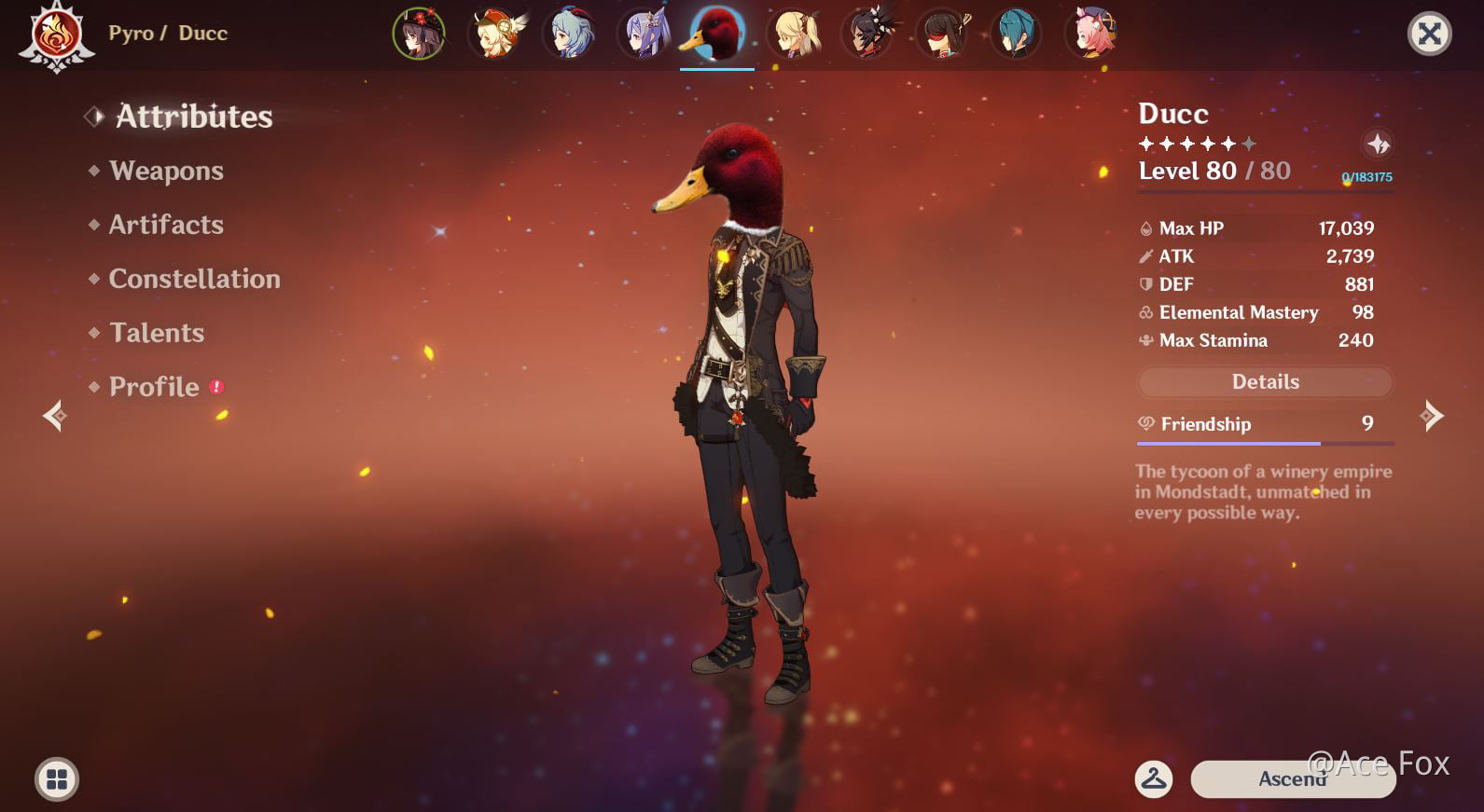Select the blue-haired character portrait

[x=569, y=34]
